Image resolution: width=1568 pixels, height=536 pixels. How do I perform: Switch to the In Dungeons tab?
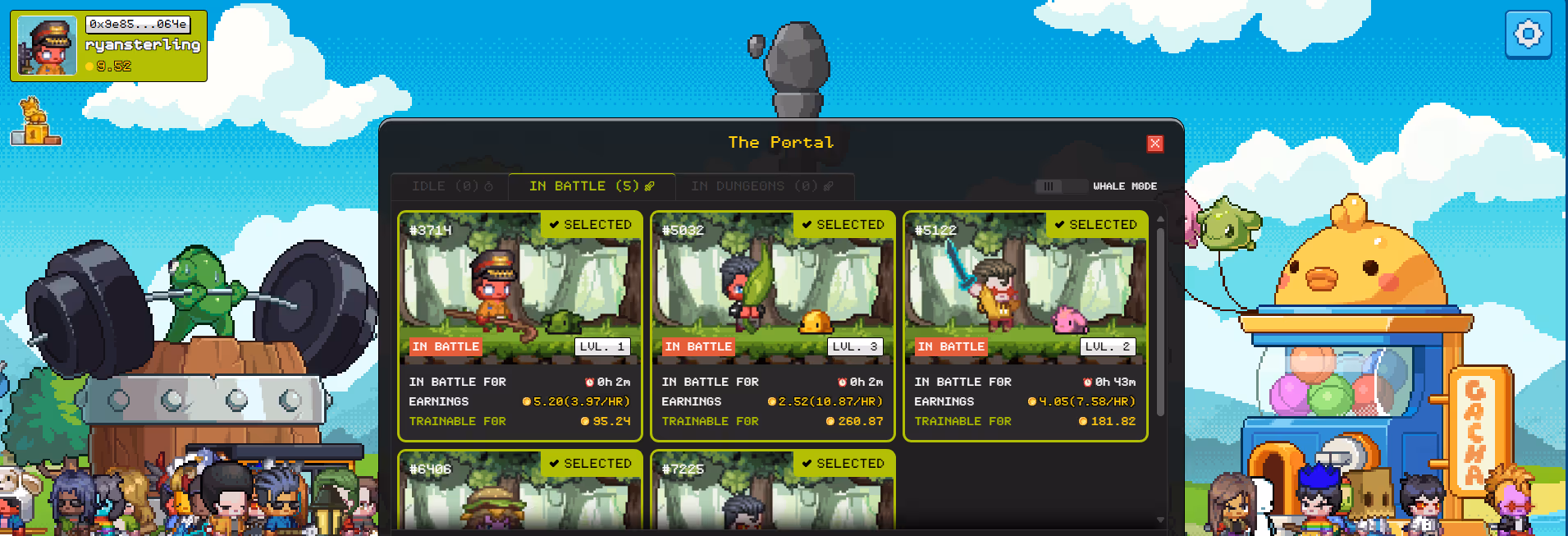click(x=762, y=186)
